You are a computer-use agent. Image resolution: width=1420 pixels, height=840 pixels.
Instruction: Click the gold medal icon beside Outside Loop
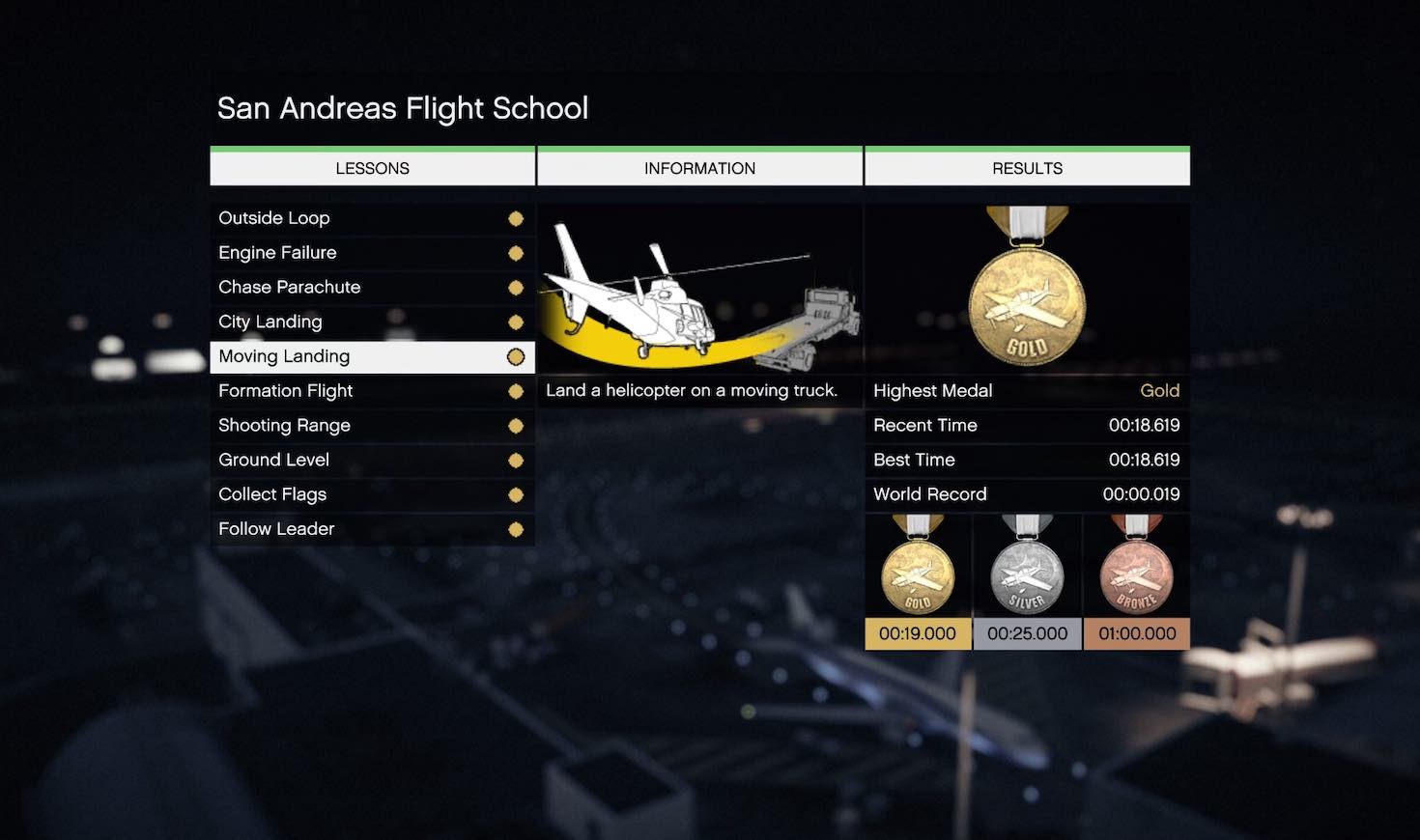[515, 218]
